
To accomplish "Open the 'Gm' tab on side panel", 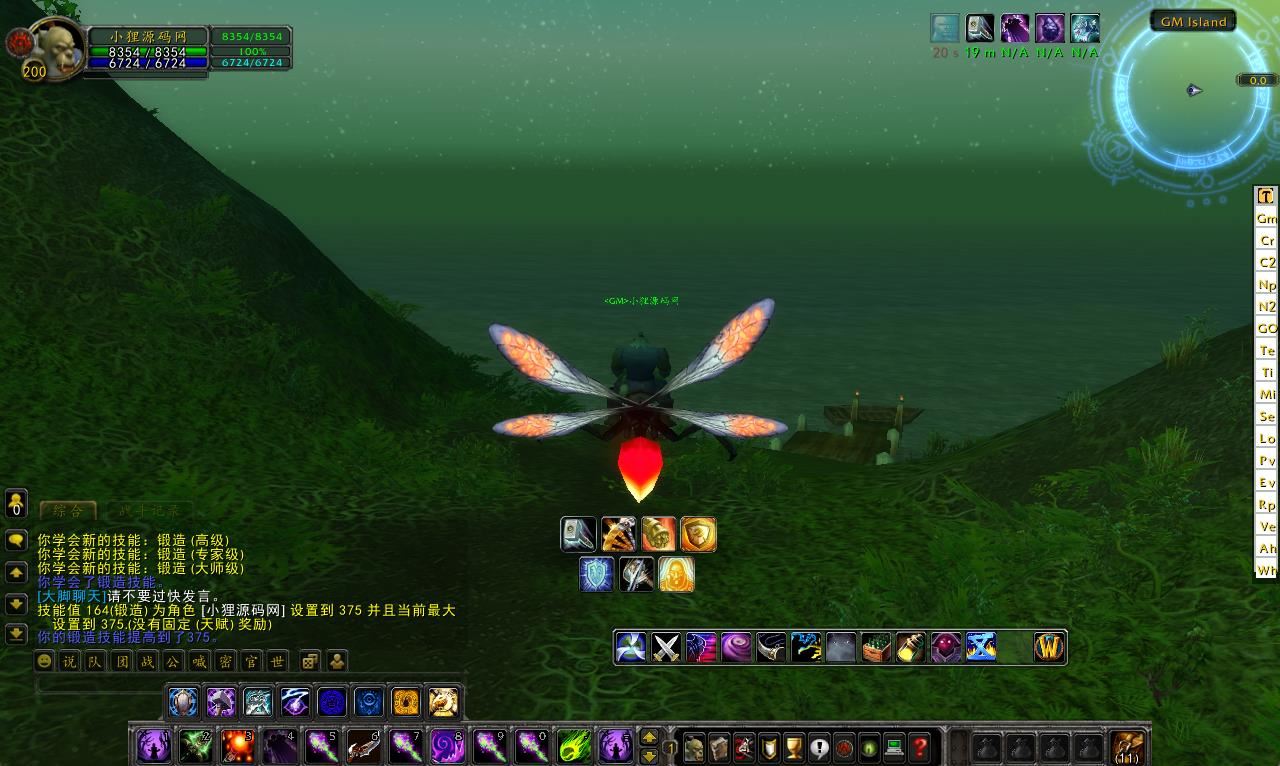I will [x=1267, y=218].
